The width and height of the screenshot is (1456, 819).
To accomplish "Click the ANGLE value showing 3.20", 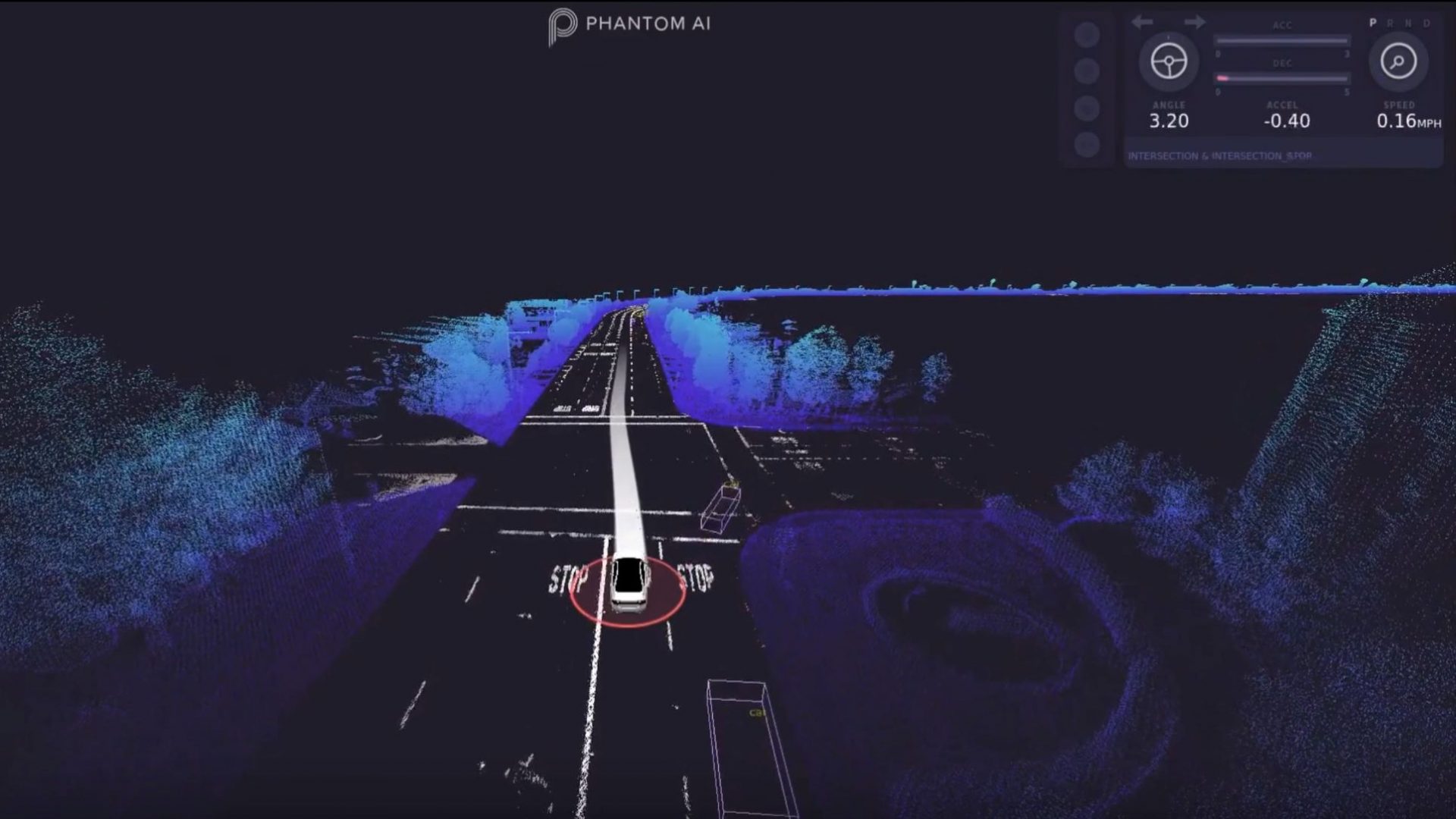I will 1169,121.
